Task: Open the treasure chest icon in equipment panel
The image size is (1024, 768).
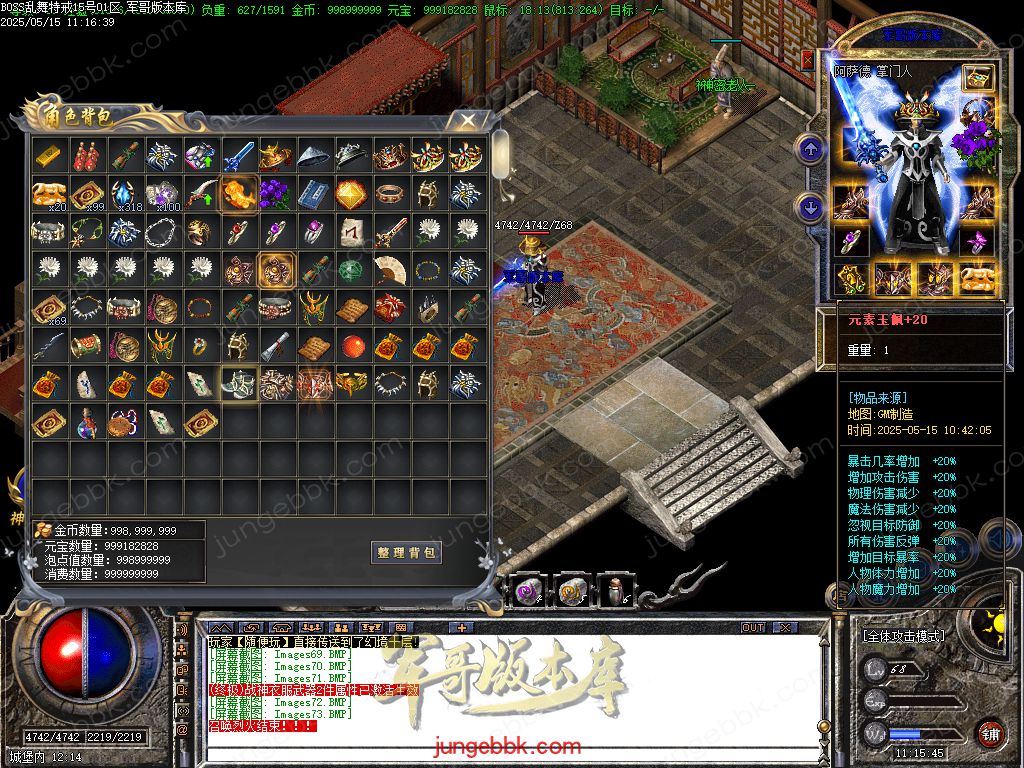Action: 977,77
